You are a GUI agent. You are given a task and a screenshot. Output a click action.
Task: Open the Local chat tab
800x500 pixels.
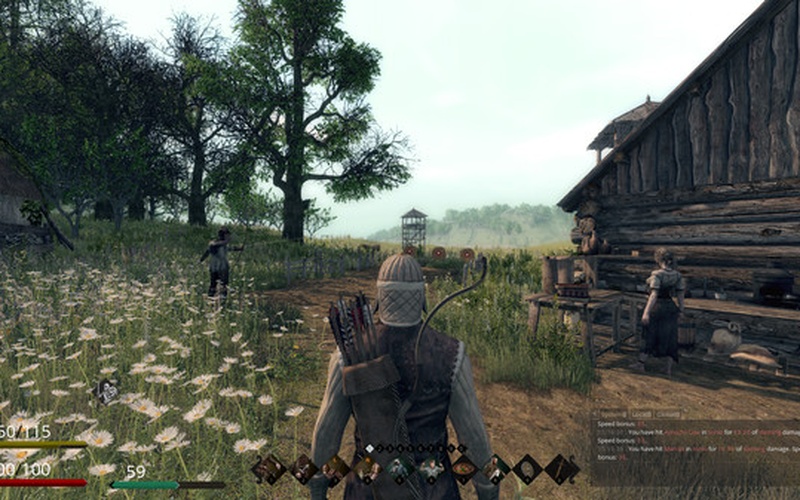click(640, 413)
